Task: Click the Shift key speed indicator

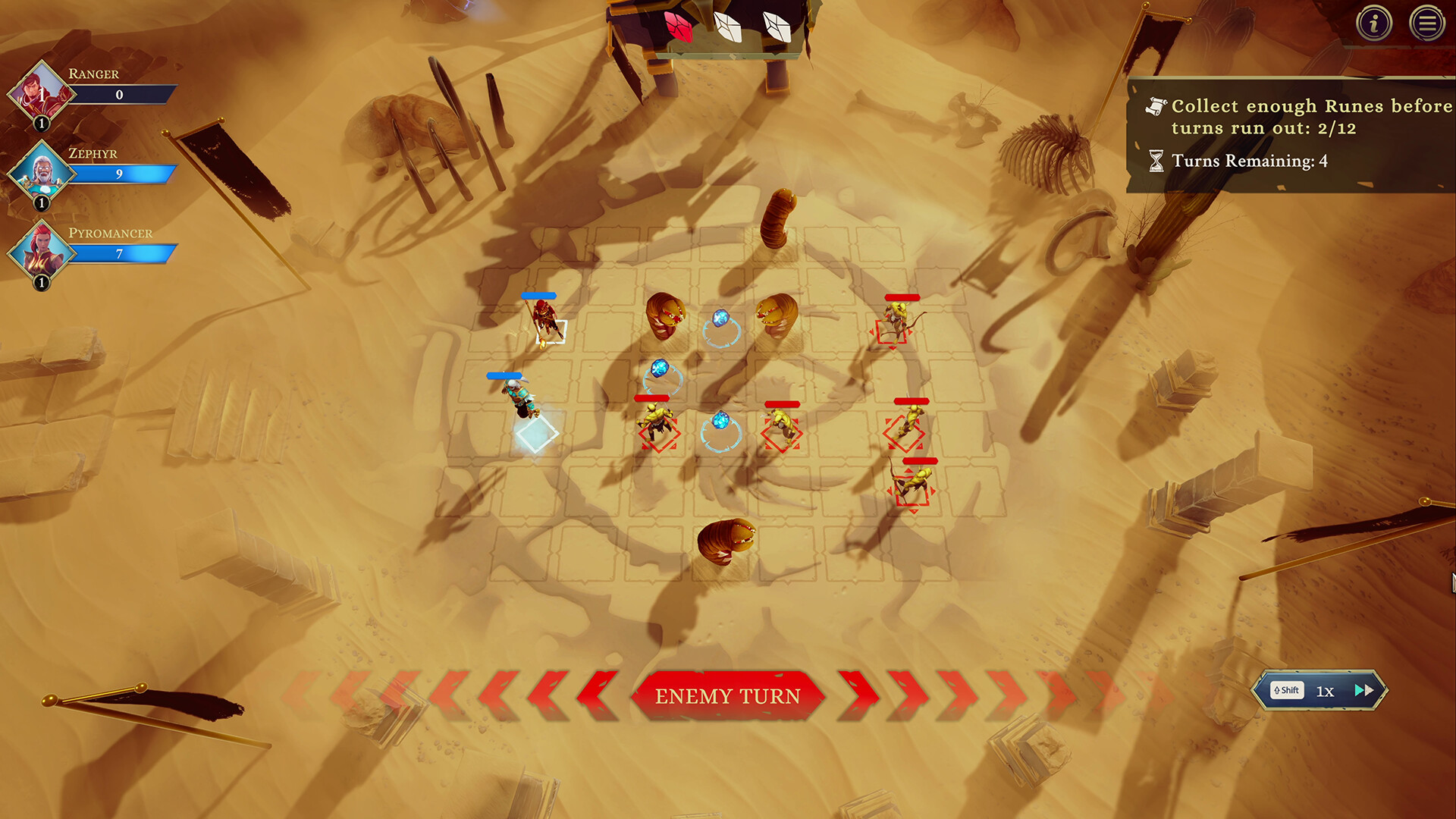Action: (1286, 690)
